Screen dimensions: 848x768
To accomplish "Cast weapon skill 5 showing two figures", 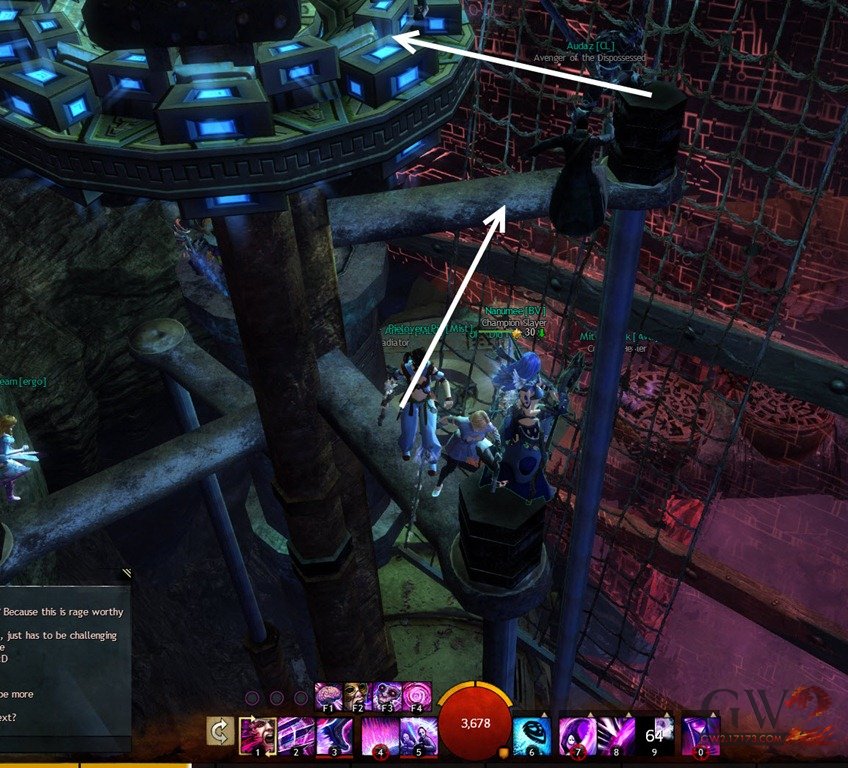I will (x=419, y=735).
